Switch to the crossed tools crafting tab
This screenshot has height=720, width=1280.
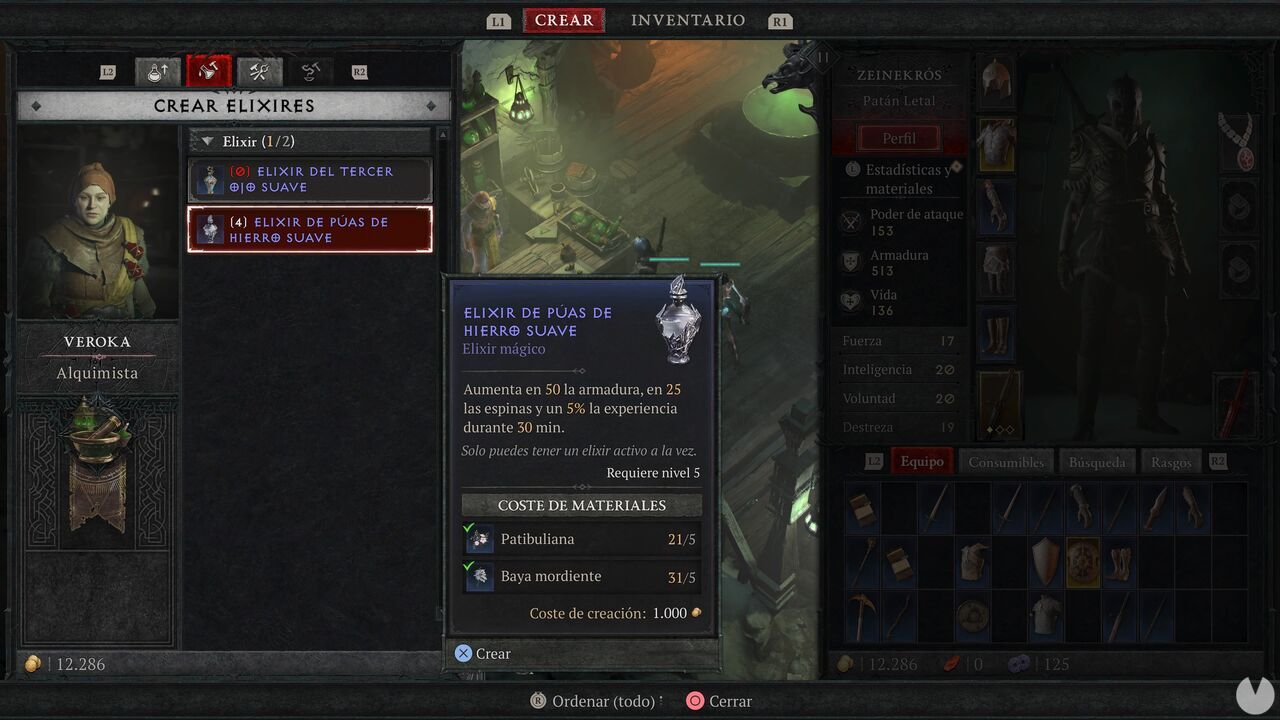(260, 72)
